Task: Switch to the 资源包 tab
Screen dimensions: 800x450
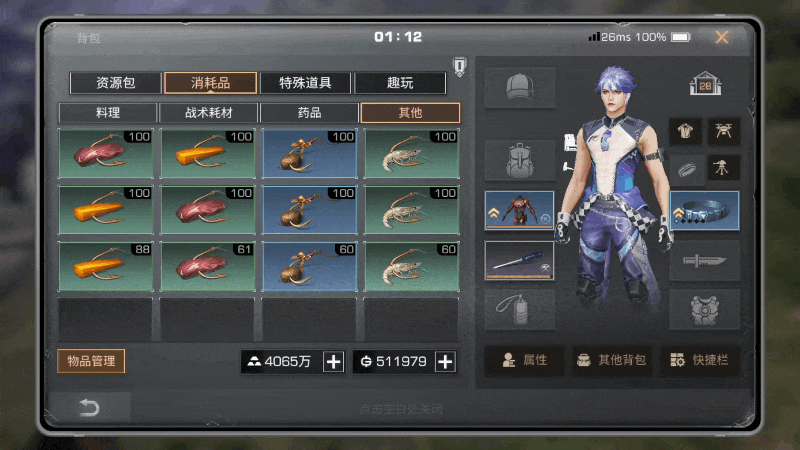Action: pyautogui.click(x=115, y=83)
